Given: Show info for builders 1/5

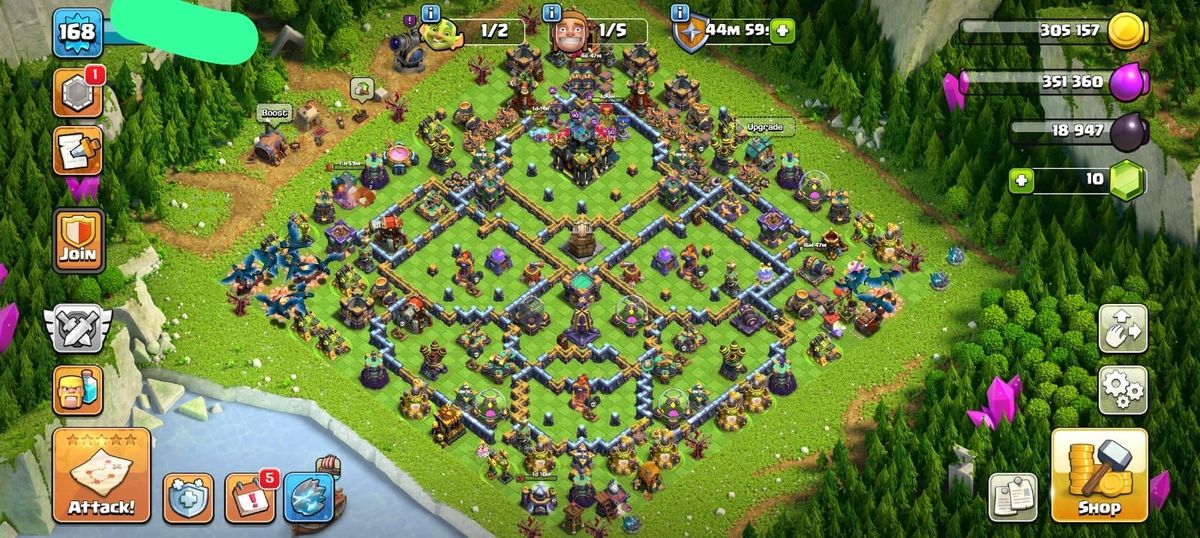Looking at the screenshot, I should coord(551,13).
